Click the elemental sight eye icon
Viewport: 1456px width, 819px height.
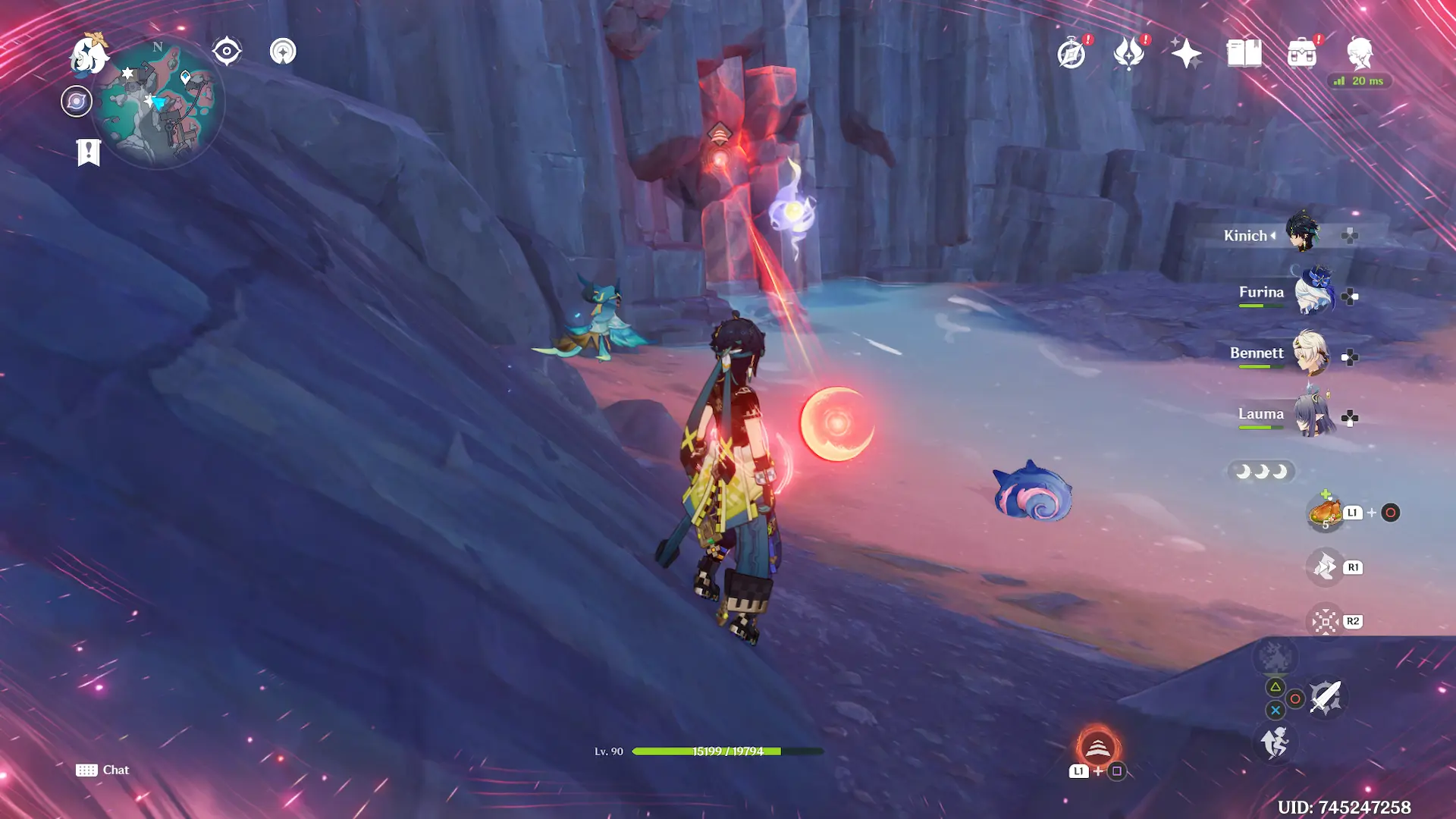pyautogui.click(x=227, y=52)
